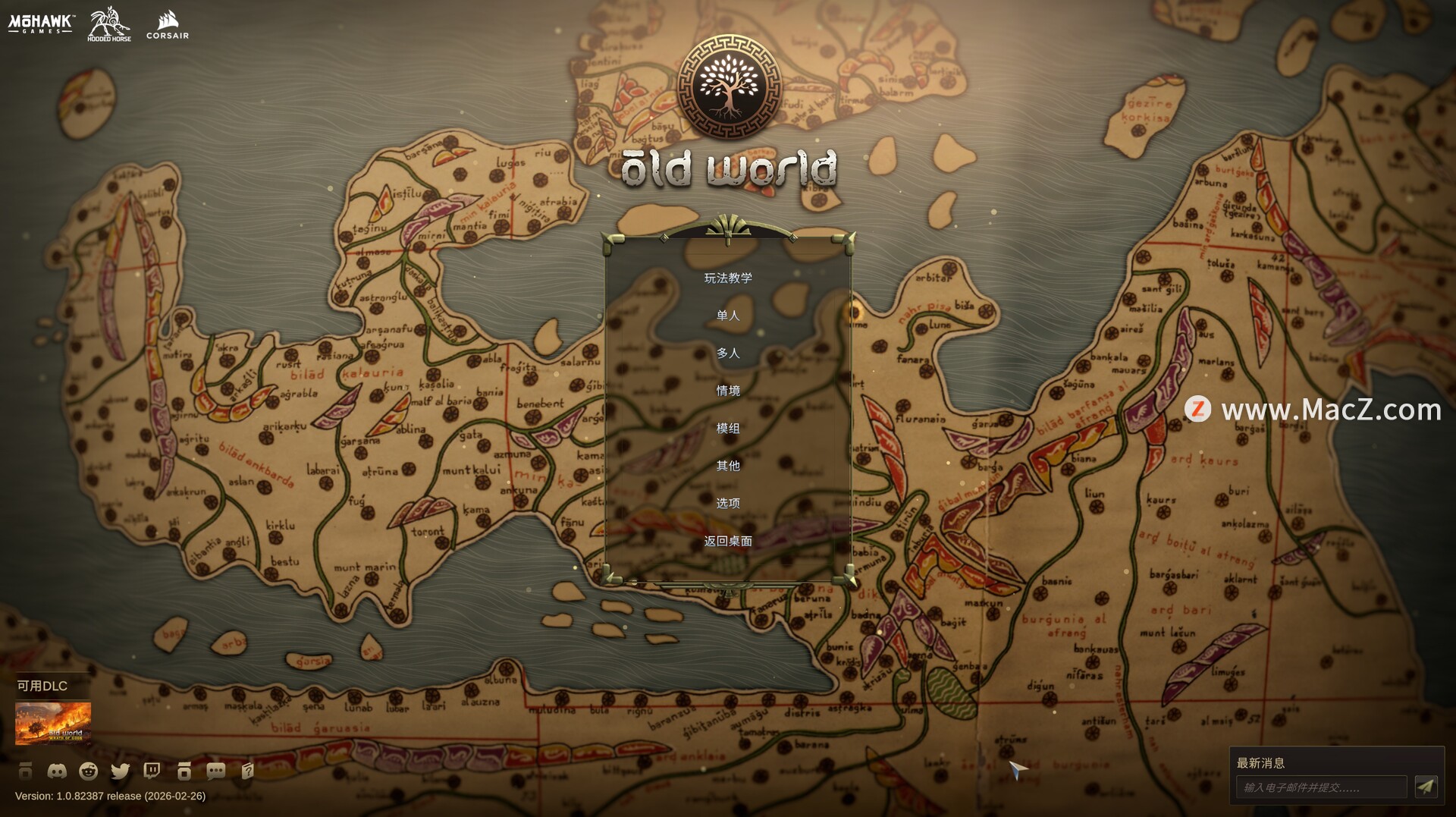Open the 玩法教学 tutorial entry

click(x=728, y=278)
